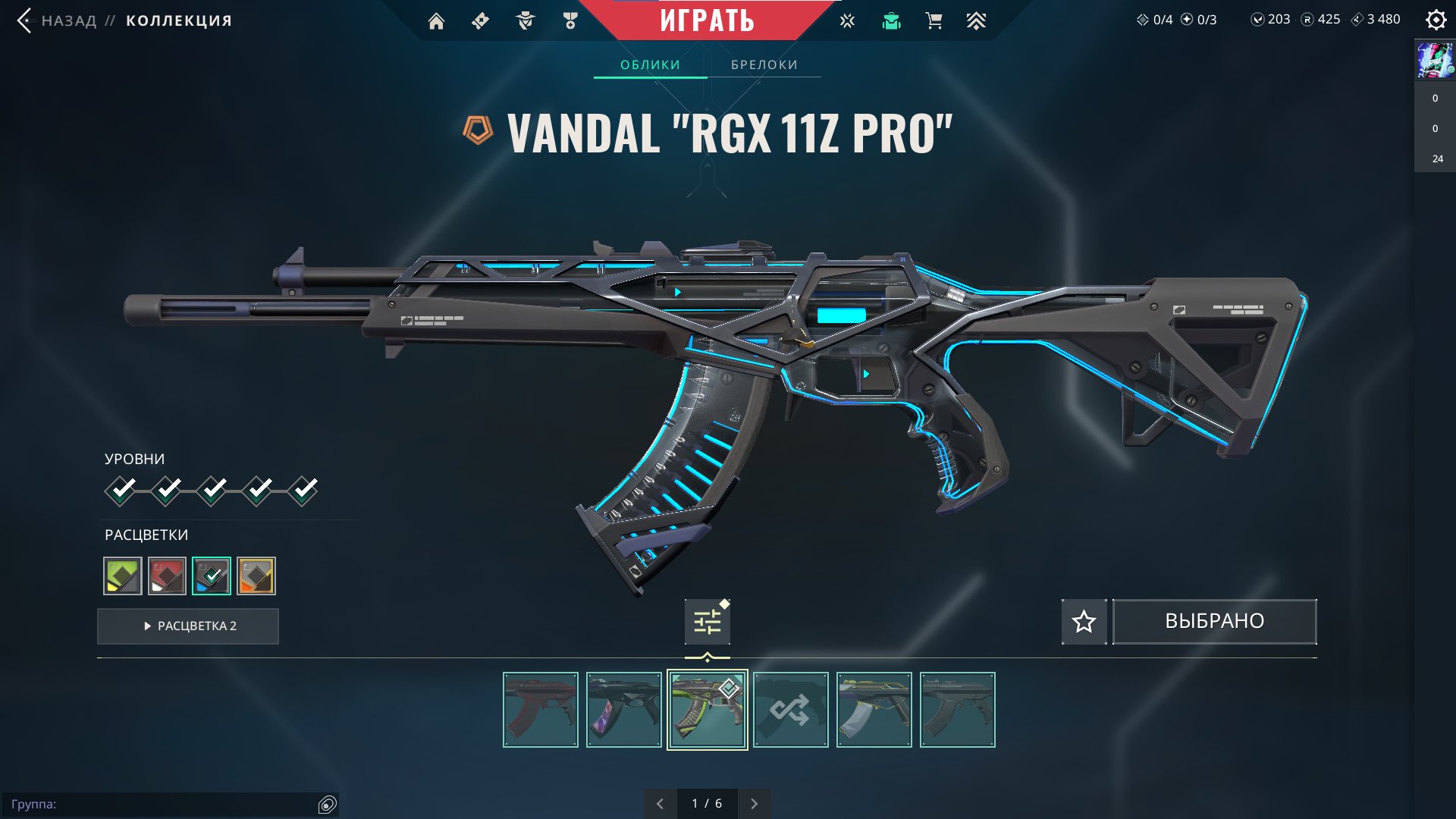Start playing with the ИГРАТЬ button
1456x819 pixels.
click(x=707, y=20)
